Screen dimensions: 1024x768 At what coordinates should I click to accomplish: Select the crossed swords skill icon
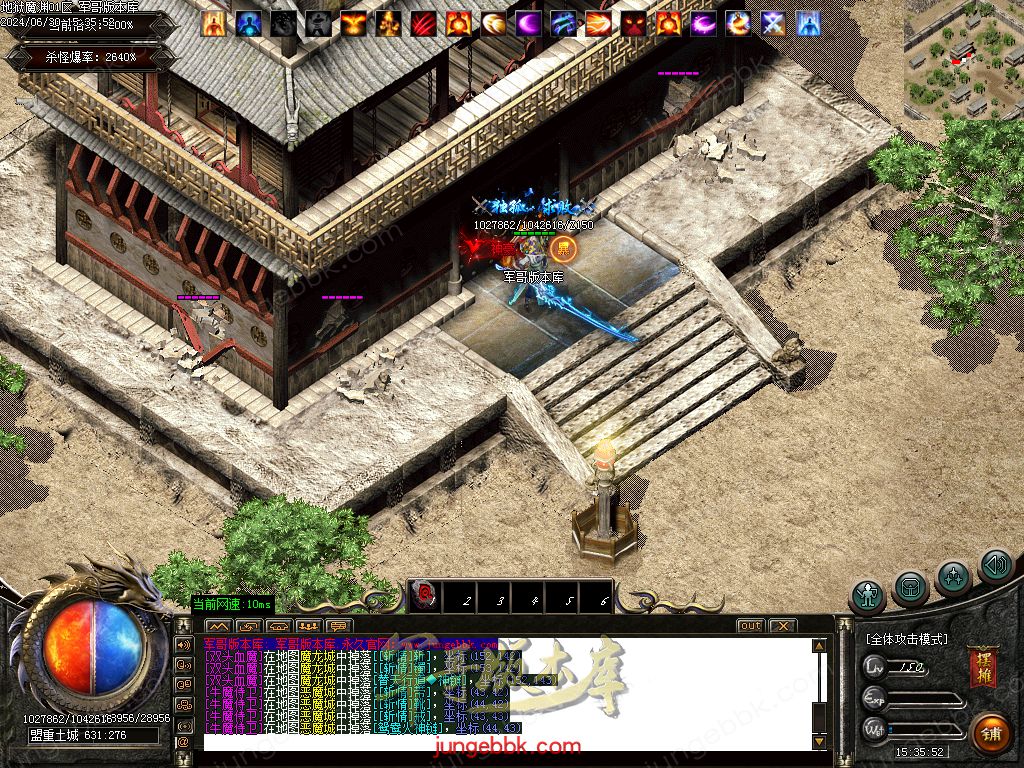pos(773,23)
